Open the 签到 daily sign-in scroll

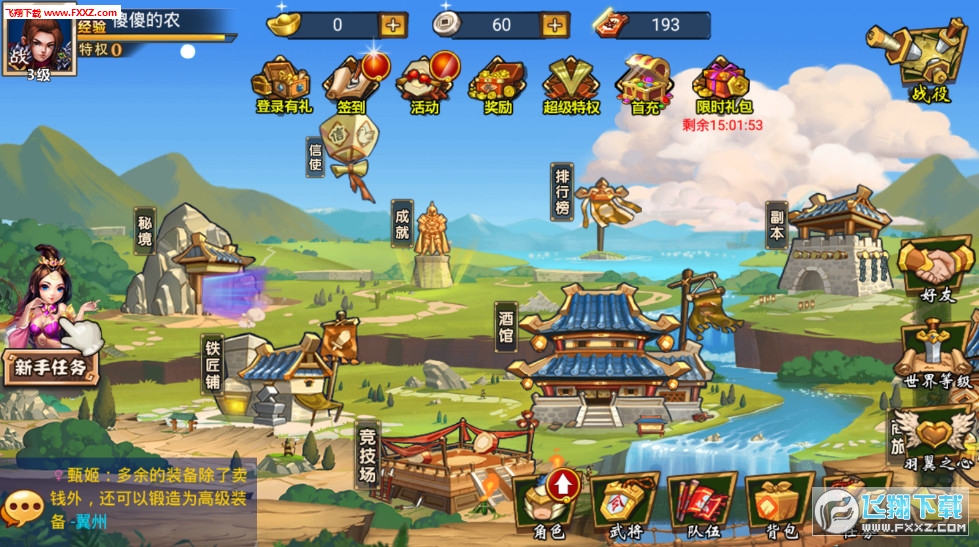click(351, 80)
